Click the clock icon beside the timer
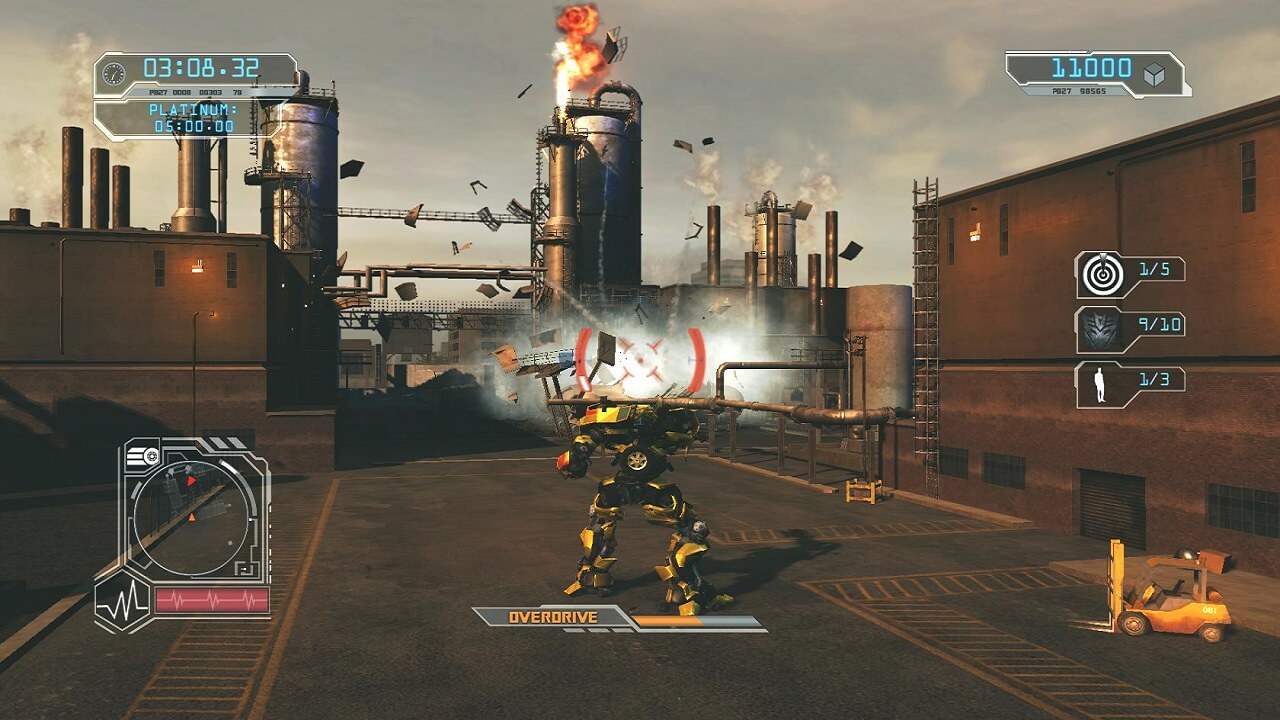1280x720 pixels. coord(114,73)
